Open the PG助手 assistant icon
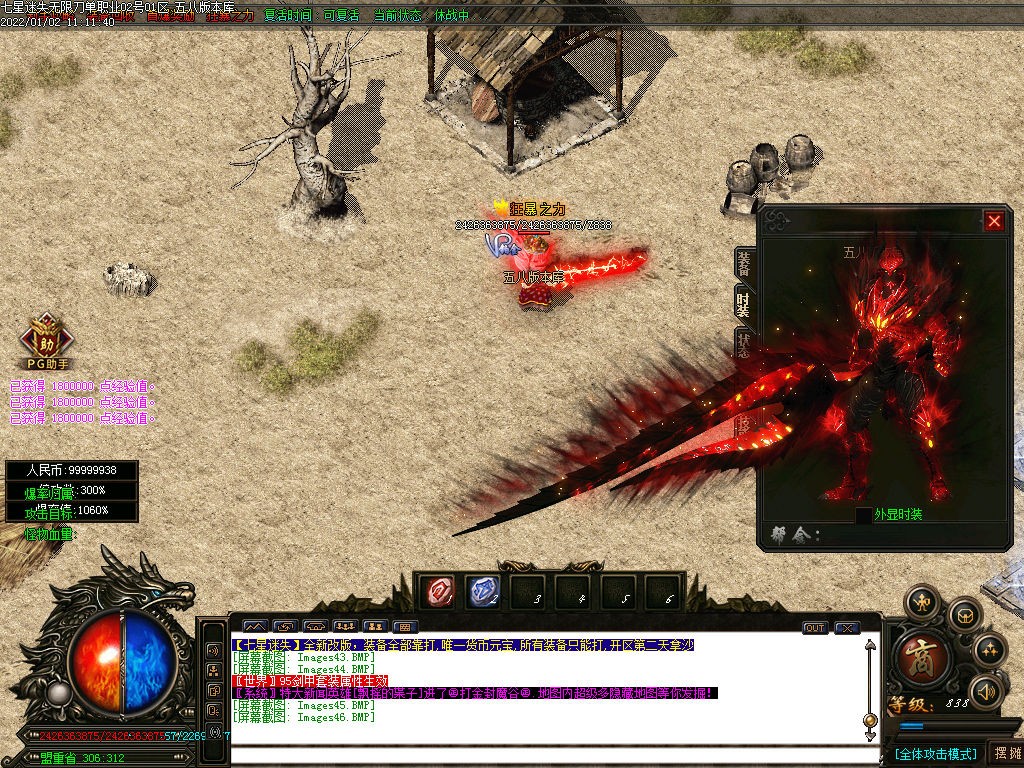 point(47,341)
